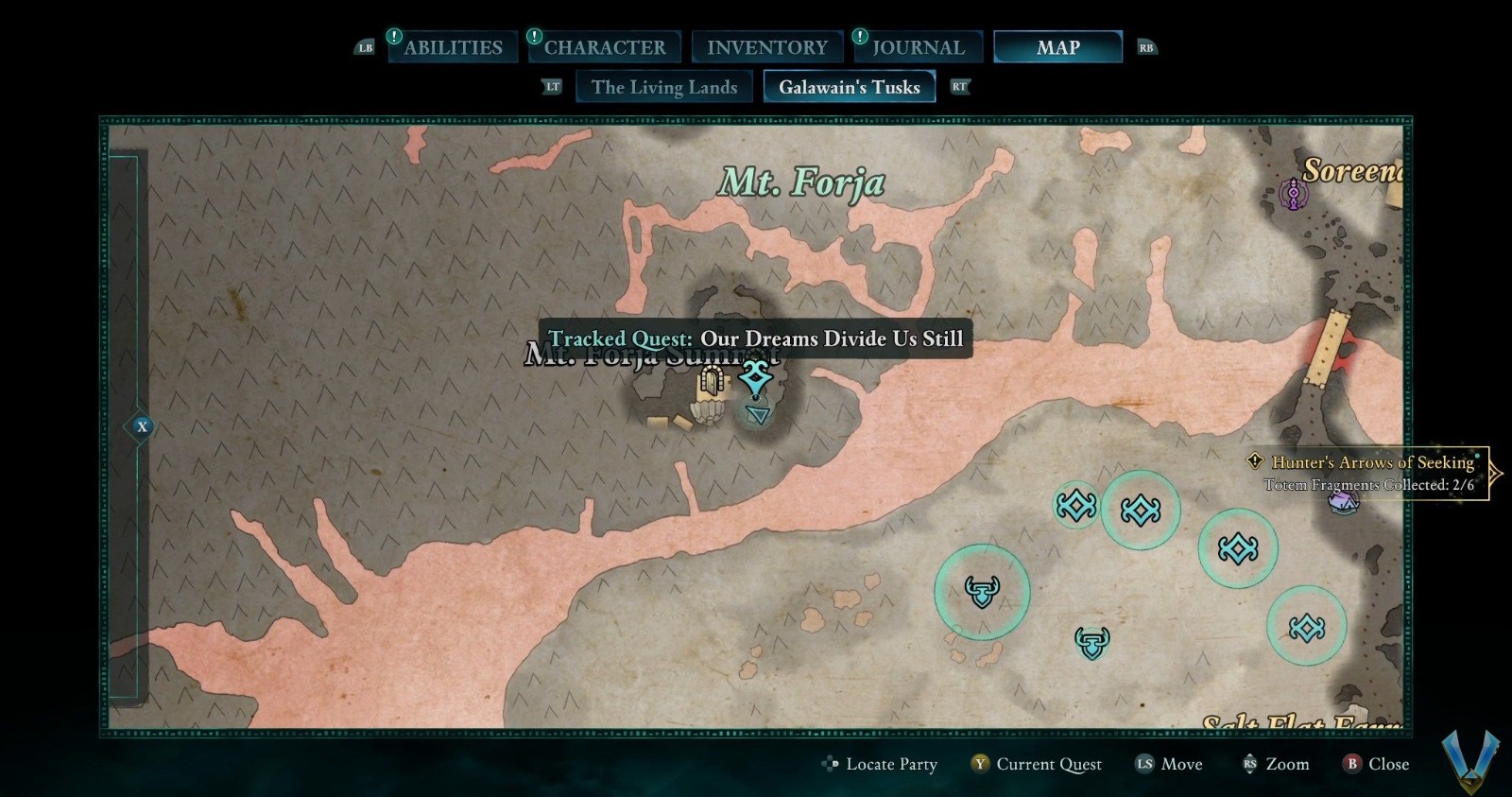Select the Map tab
Screen dimensions: 1512x797
pyautogui.click(x=1057, y=47)
